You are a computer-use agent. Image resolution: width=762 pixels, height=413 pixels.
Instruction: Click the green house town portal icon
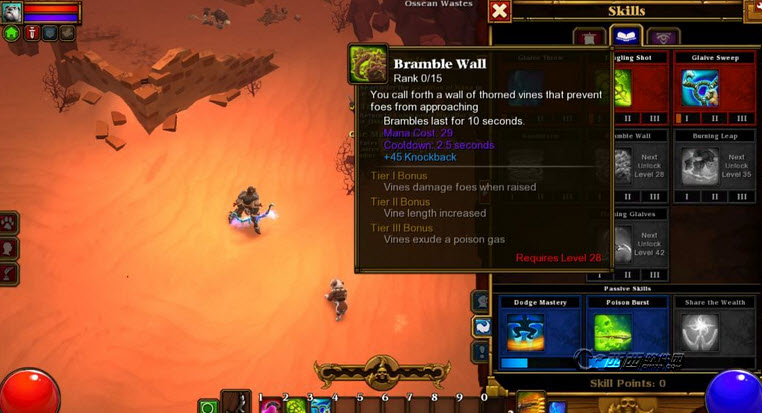point(11,33)
